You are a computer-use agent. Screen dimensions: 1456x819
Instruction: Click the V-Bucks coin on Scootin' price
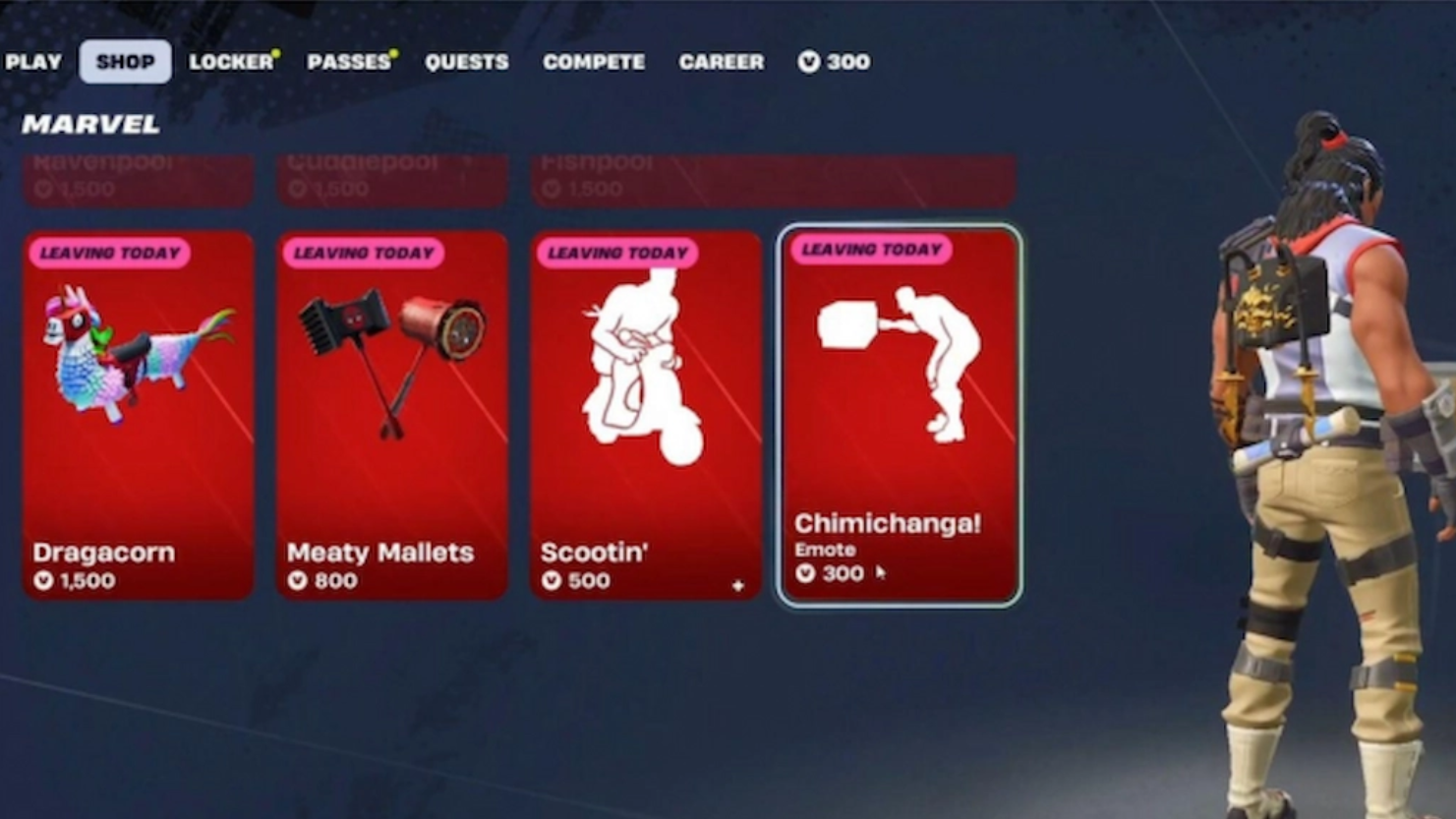(552, 580)
